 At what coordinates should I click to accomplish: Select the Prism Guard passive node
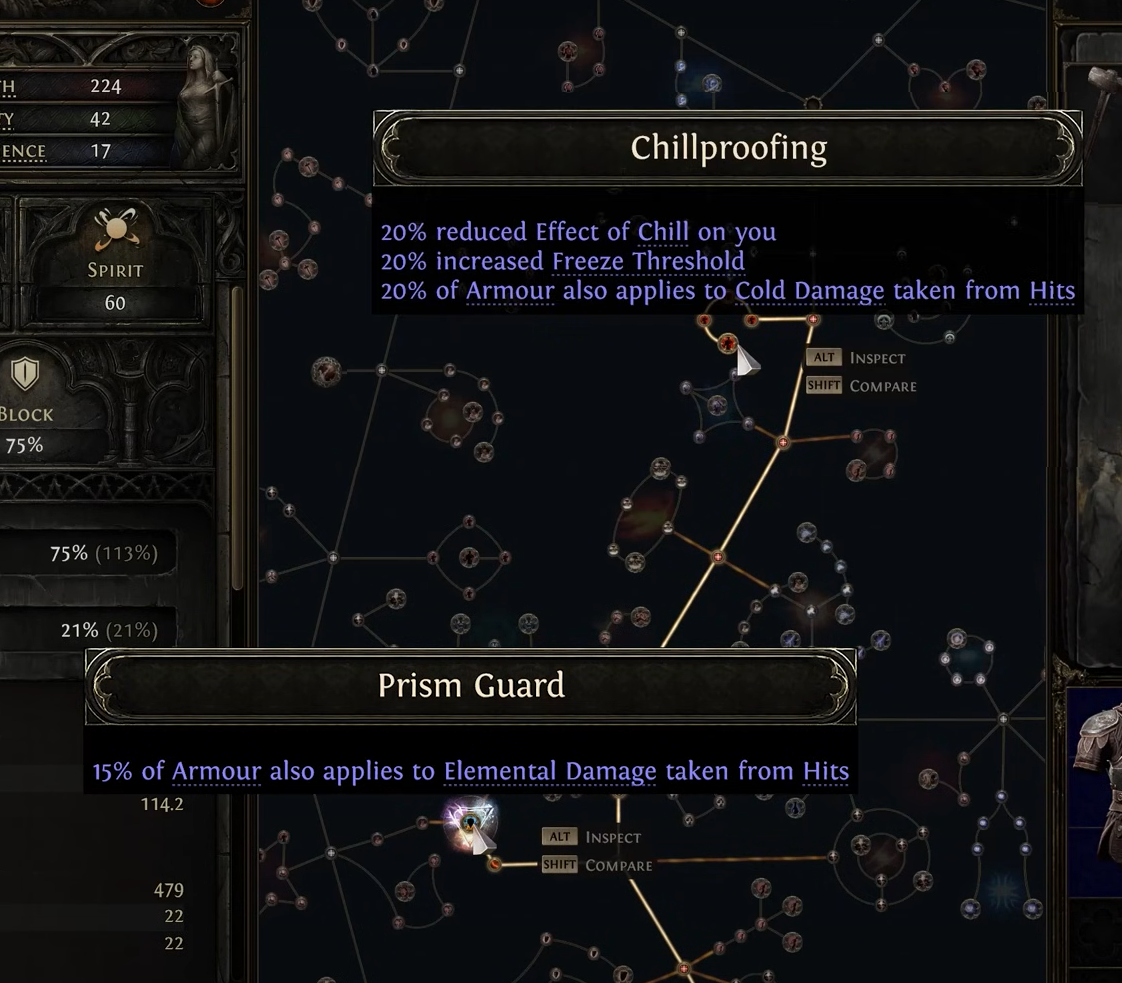[469, 823]
